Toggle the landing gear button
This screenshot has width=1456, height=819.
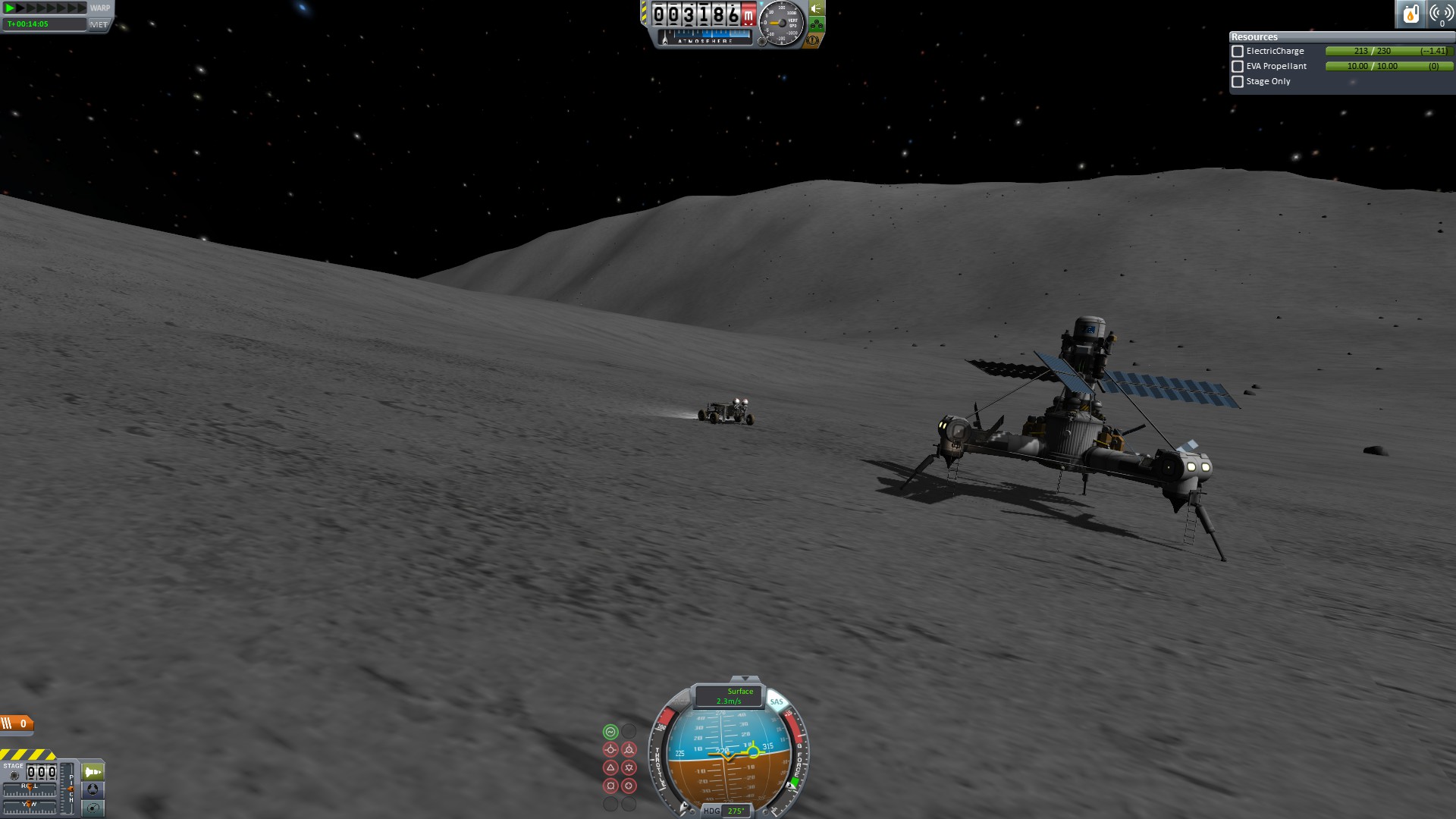point(817,25)
